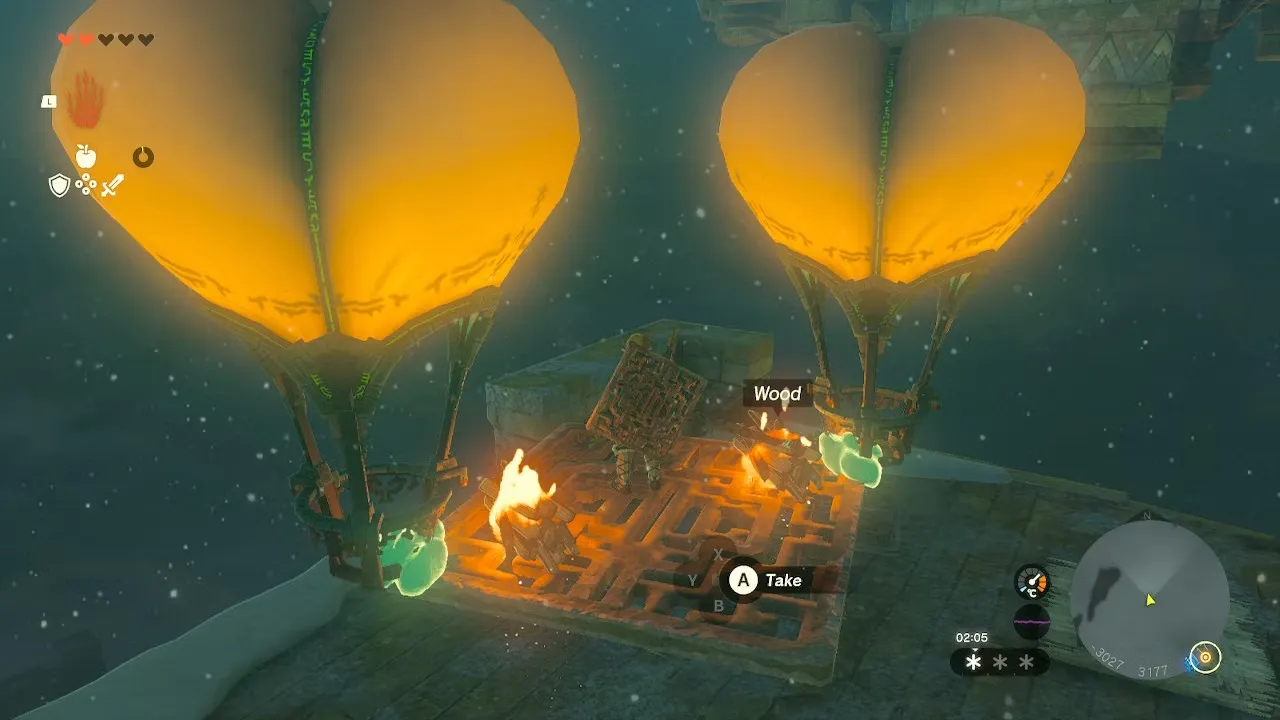
Task: Click the ability cooldown ring icon
Action: click(143, 157)
